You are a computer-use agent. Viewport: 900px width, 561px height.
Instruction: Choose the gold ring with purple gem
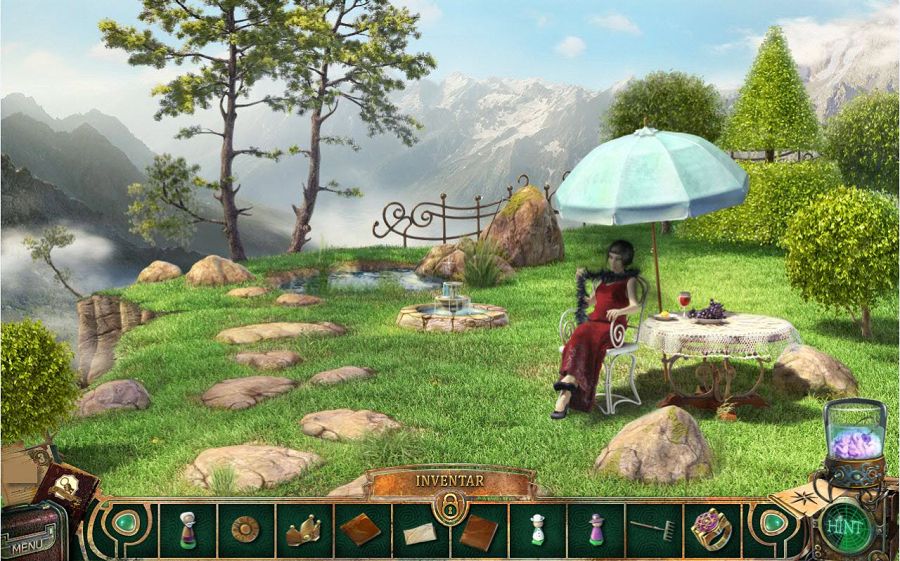pos(711,528)
